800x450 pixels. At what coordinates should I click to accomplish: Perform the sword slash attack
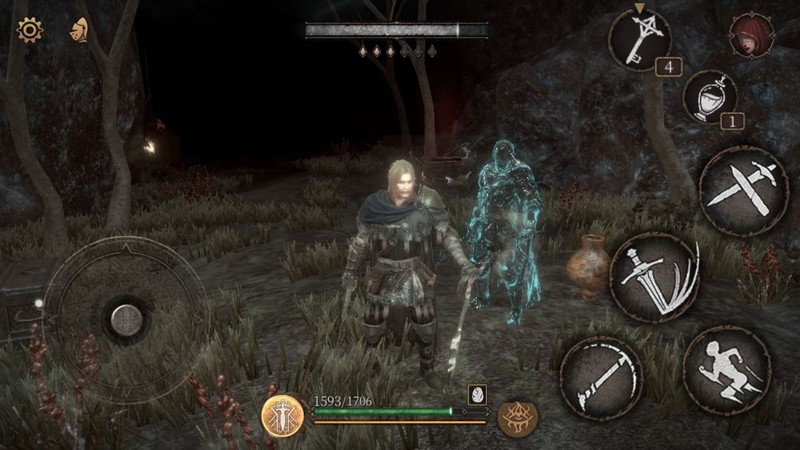pos(654,278)
